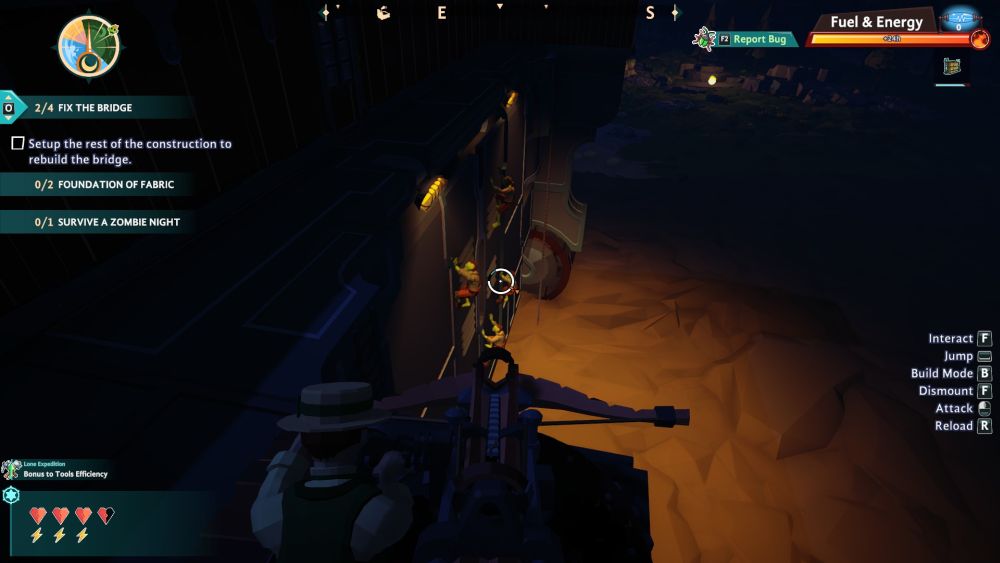
Task: Click the Lone Expedition bonus icon
Action: (11, 469)
